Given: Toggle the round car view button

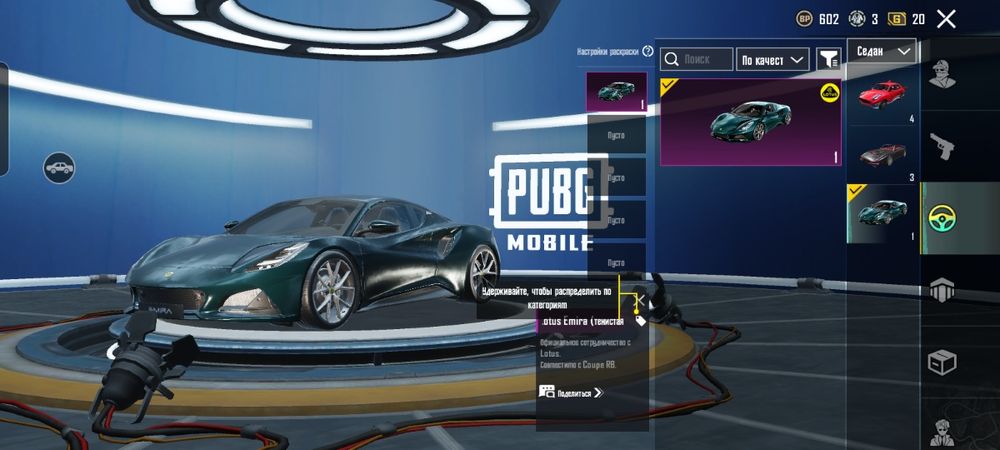Looking at the screenshot, I should click(59, 166).
